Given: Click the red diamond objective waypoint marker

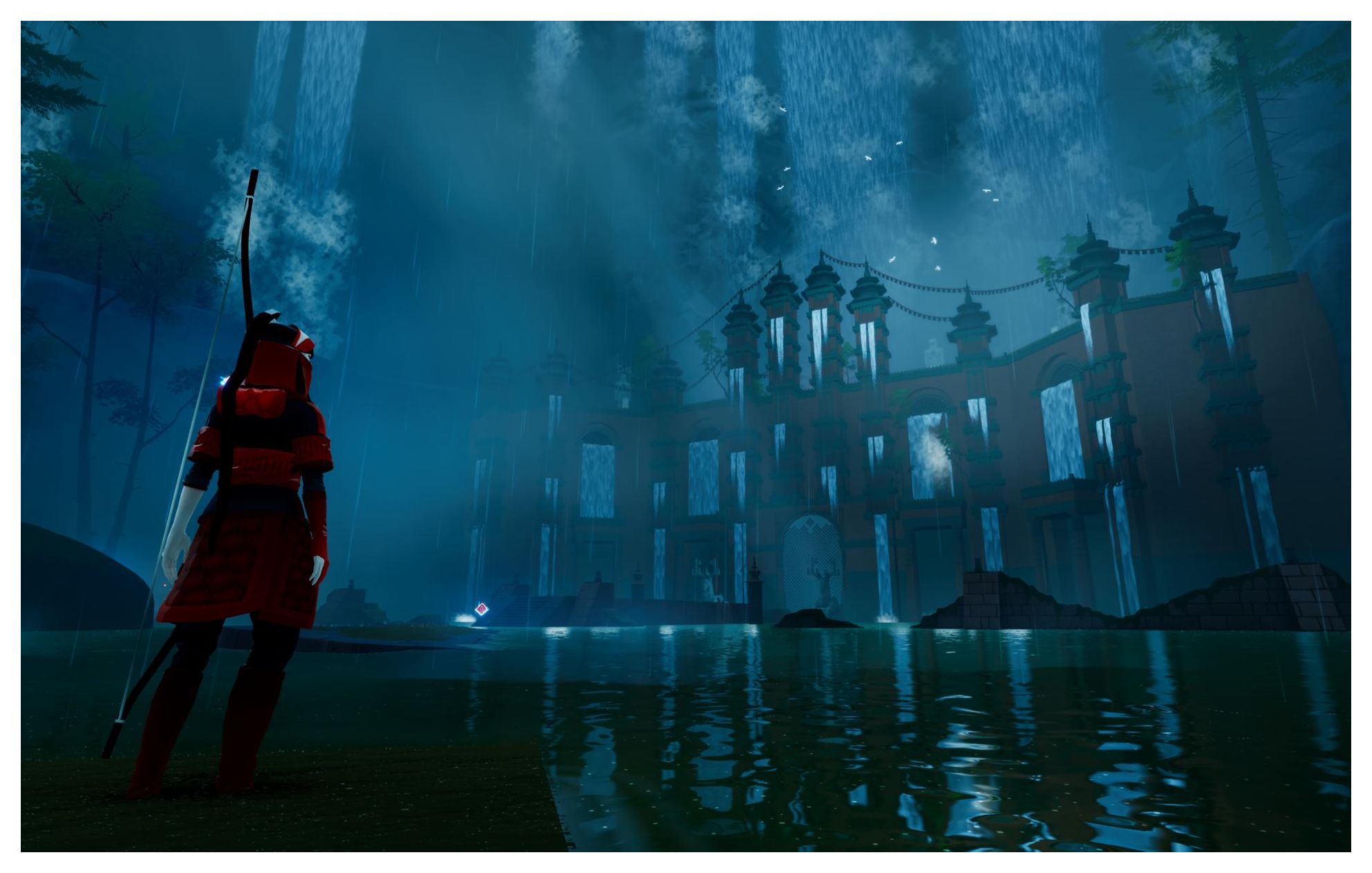Looking at the screenshot, I should (x=482, y=610).
